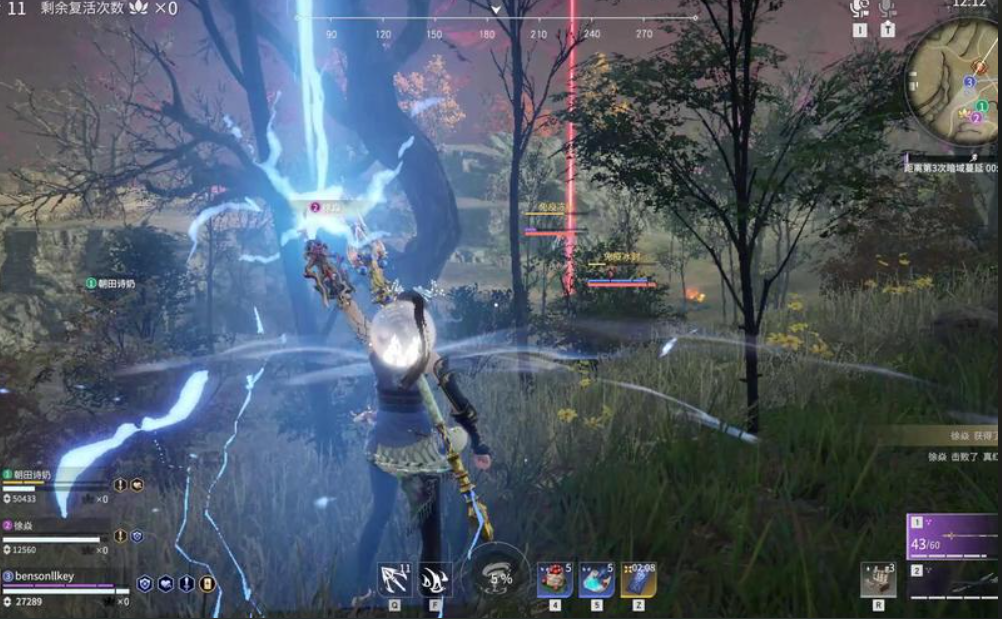
Task: Click the green player 1 marker on minimap
Action: [x=982, y=105]
